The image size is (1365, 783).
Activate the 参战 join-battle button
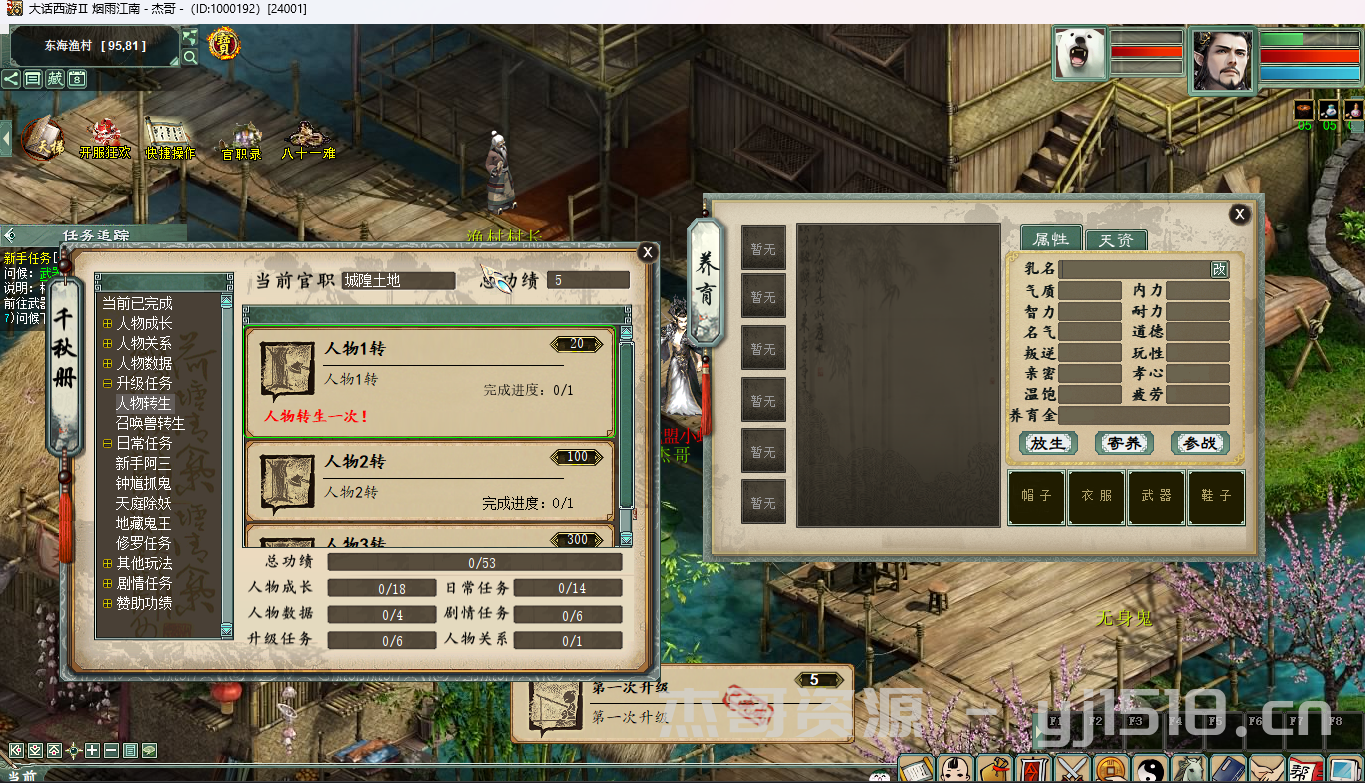pos(1199,443)
